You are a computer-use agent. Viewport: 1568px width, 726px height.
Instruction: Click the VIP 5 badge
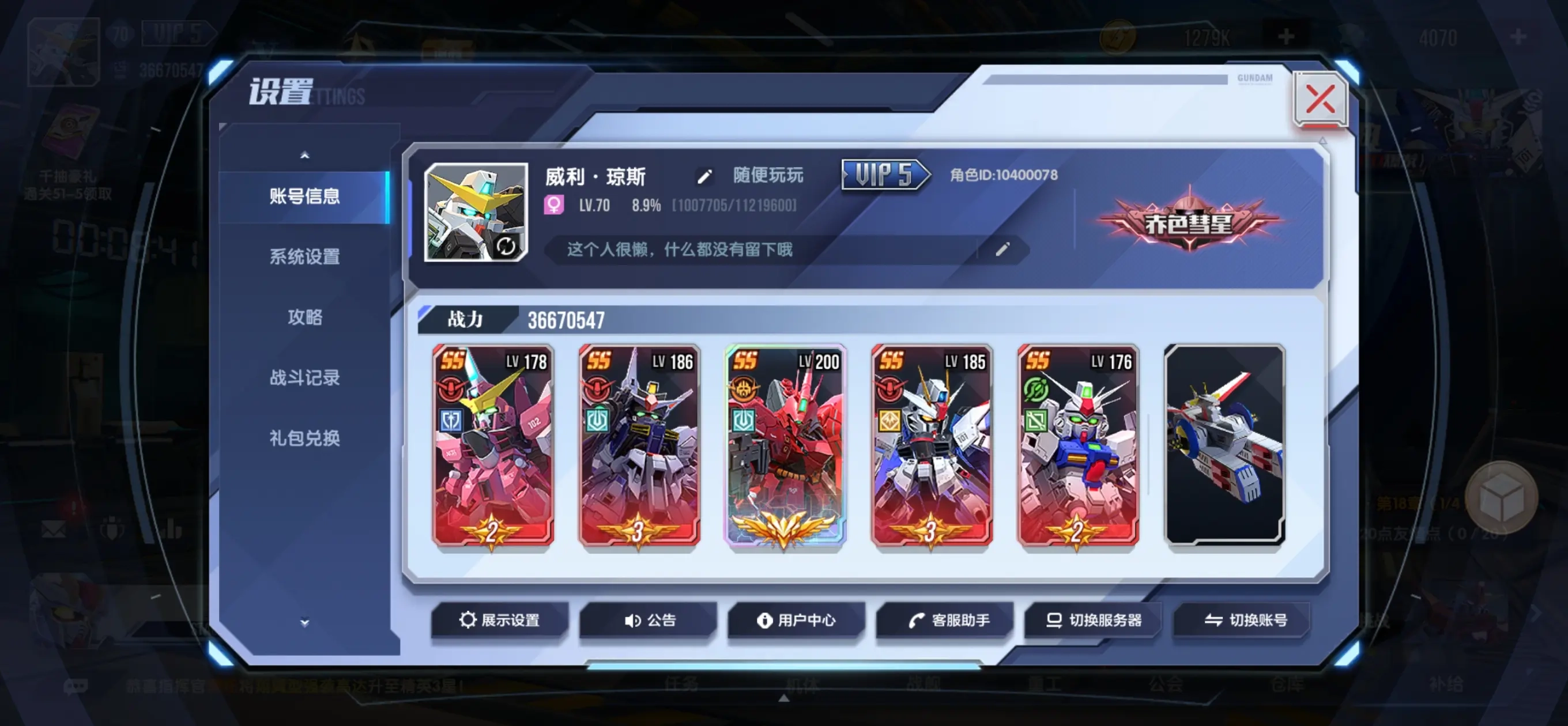884,175
